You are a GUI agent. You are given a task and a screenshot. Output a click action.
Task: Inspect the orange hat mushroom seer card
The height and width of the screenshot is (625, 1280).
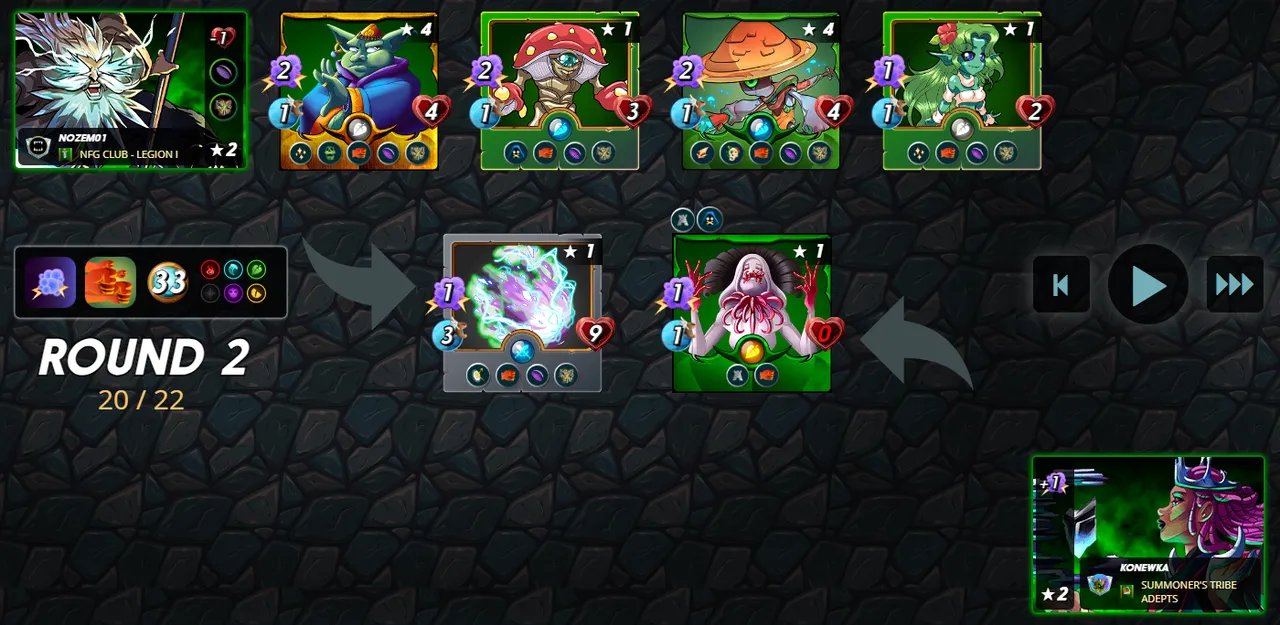pyautogui.click(x=761, y=90)
